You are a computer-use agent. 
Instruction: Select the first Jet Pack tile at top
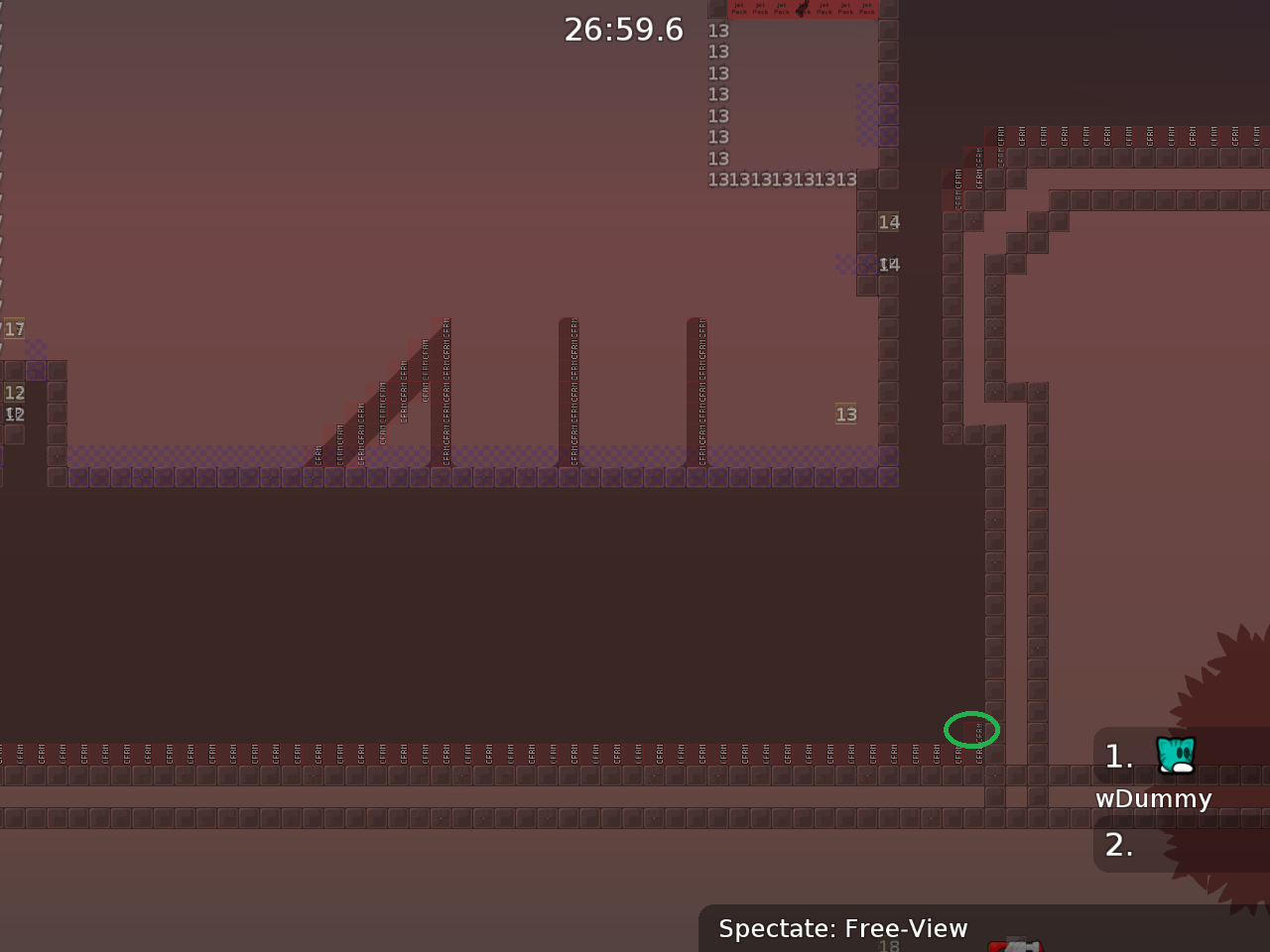pyautogui.click(x=739, y=9)
